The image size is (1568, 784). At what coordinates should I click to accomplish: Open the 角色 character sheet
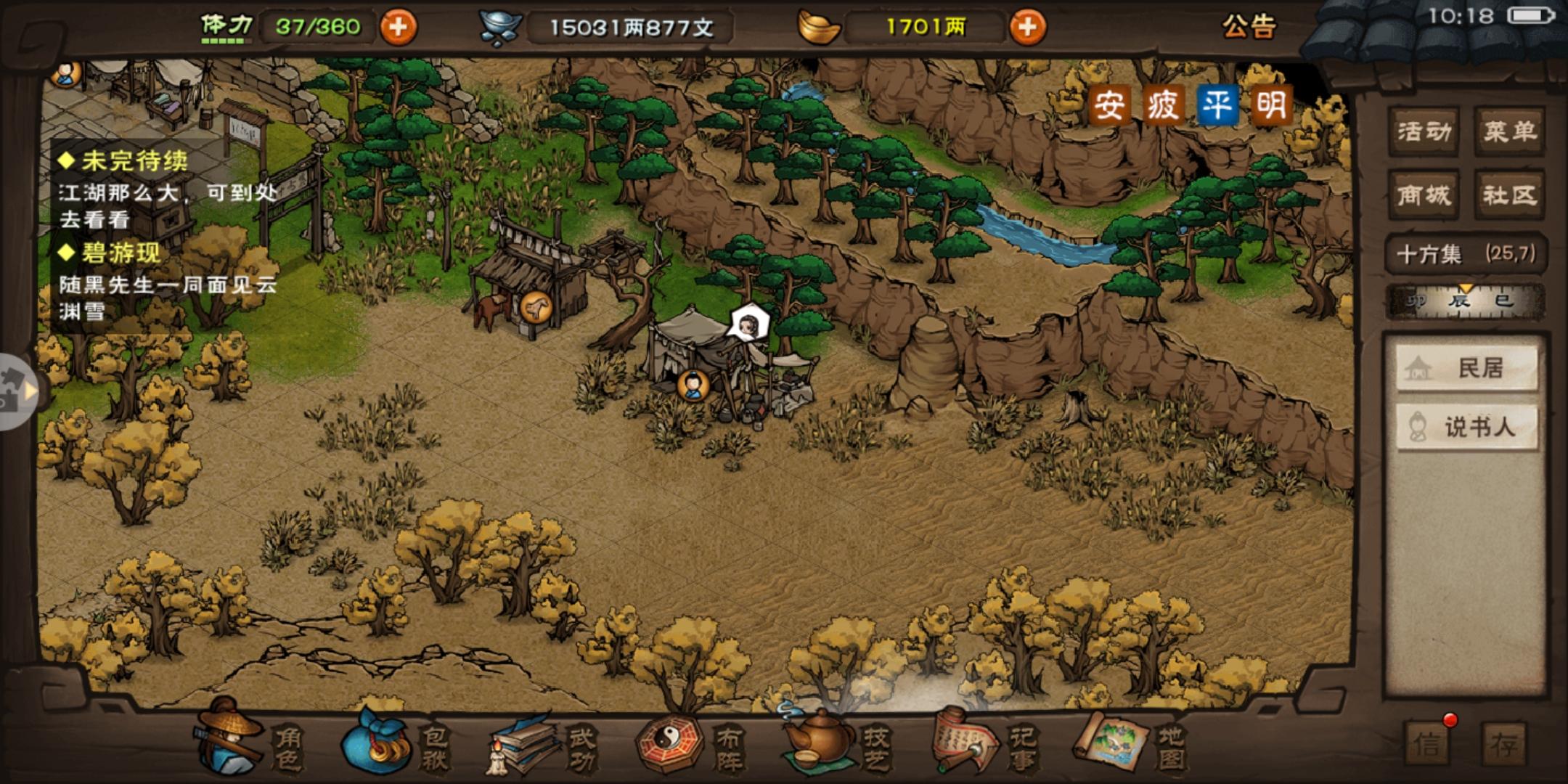250,744
